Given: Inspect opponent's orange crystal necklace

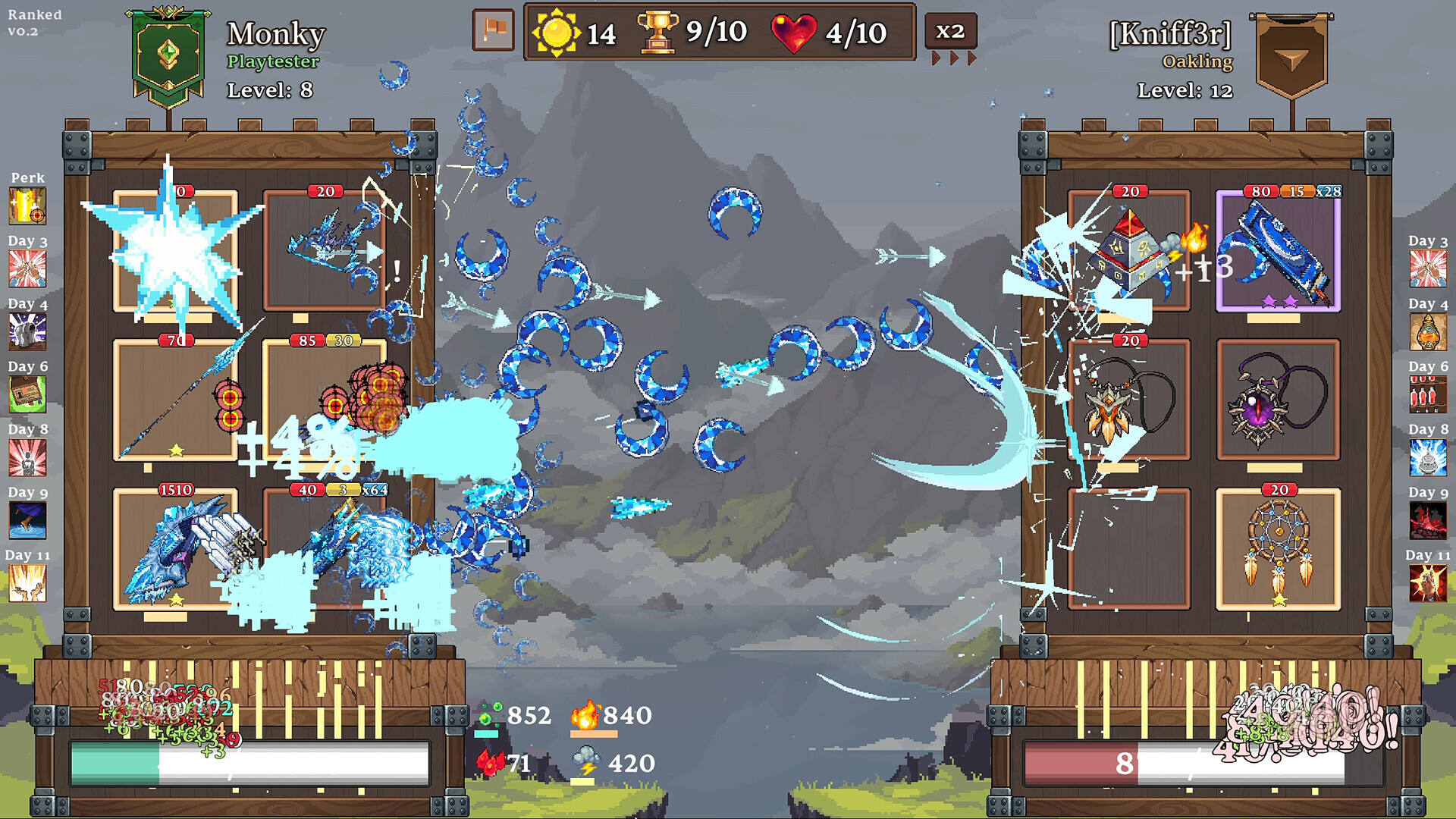Looking at the screenshot, I should (x=1128, y=400).
